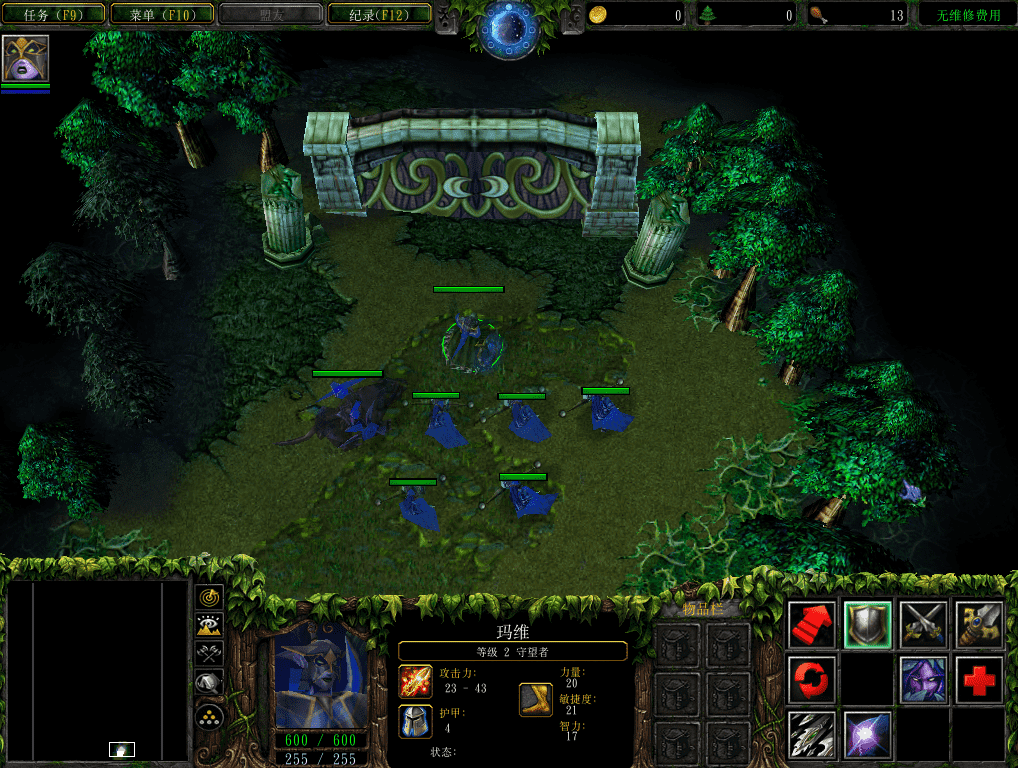
Task: Open the 任务 (F9) quests menu
Action: point(52,15)
